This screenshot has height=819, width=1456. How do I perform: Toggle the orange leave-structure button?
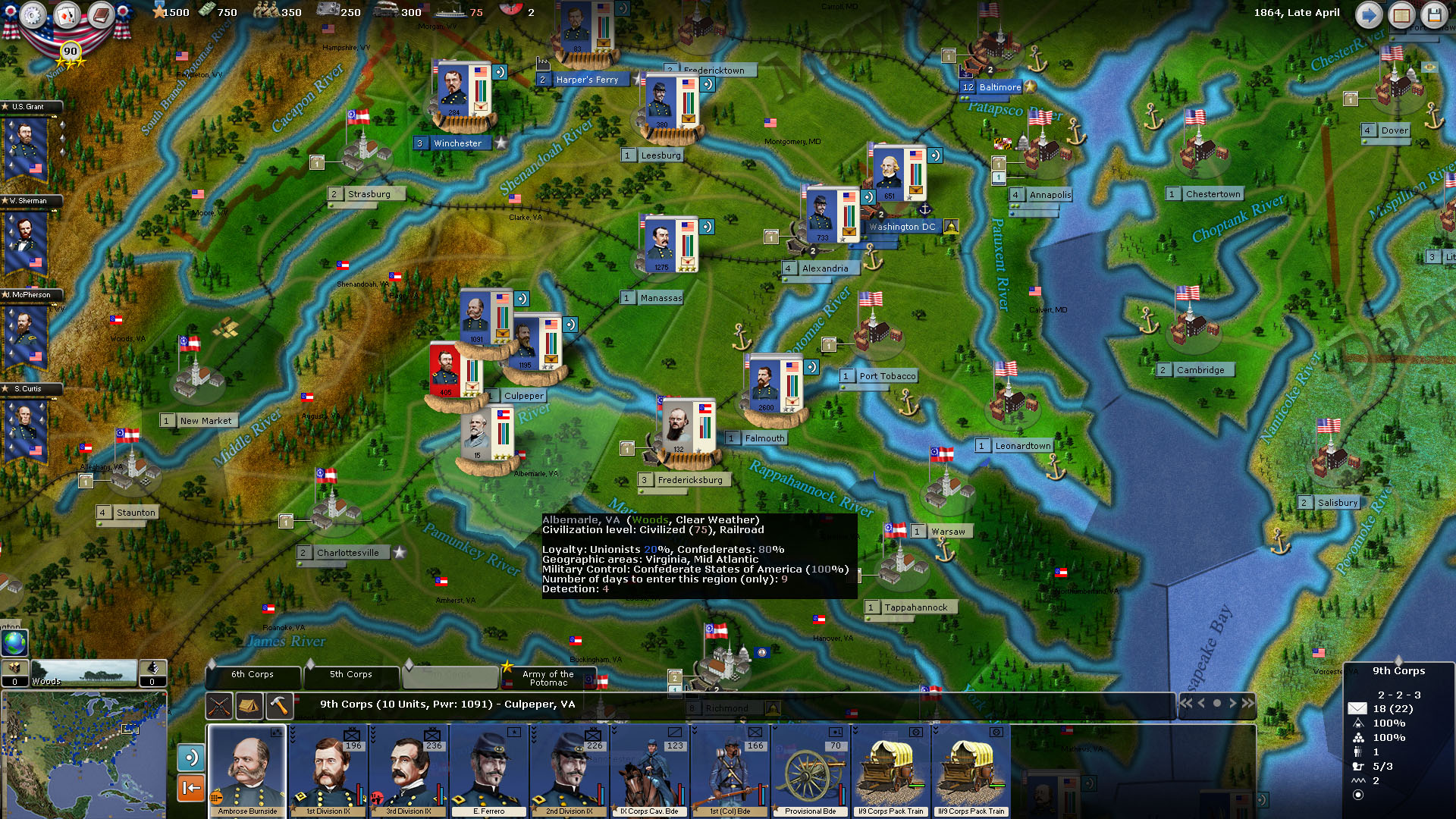(x=190, y=788)
